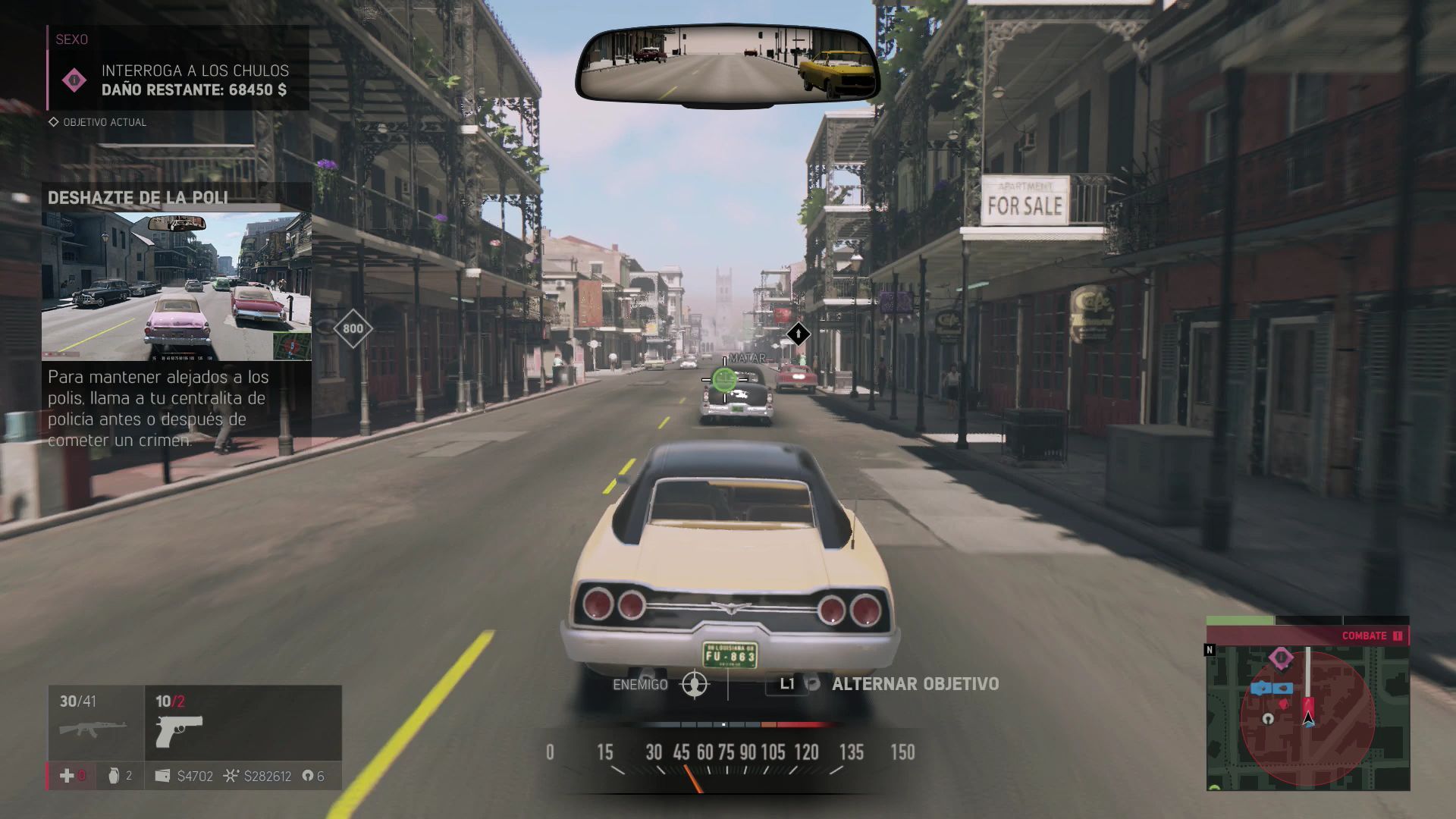Click the Interroga a los Chulos objective tracker
This screenshot has width=1456, height=819.
179,80
